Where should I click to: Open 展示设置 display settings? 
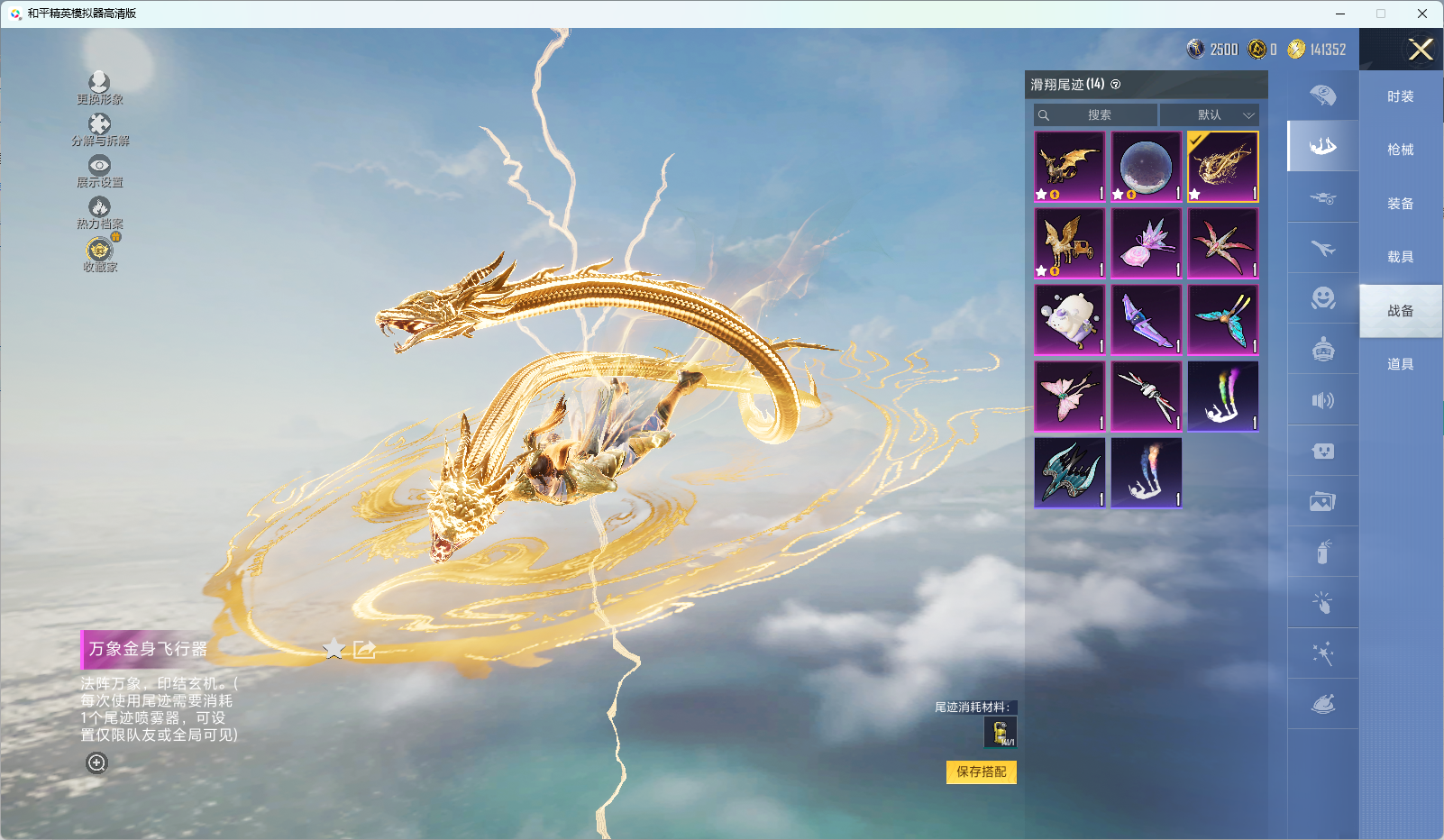pyautogui.click(x=99, y=170)
